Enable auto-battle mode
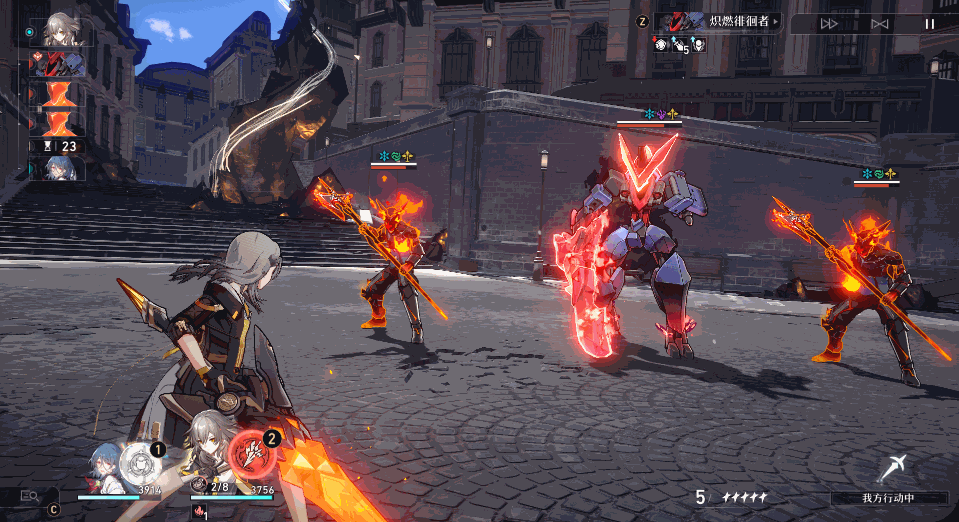The height and width of the screenshot is (522, 959). (x=880, y=23)
